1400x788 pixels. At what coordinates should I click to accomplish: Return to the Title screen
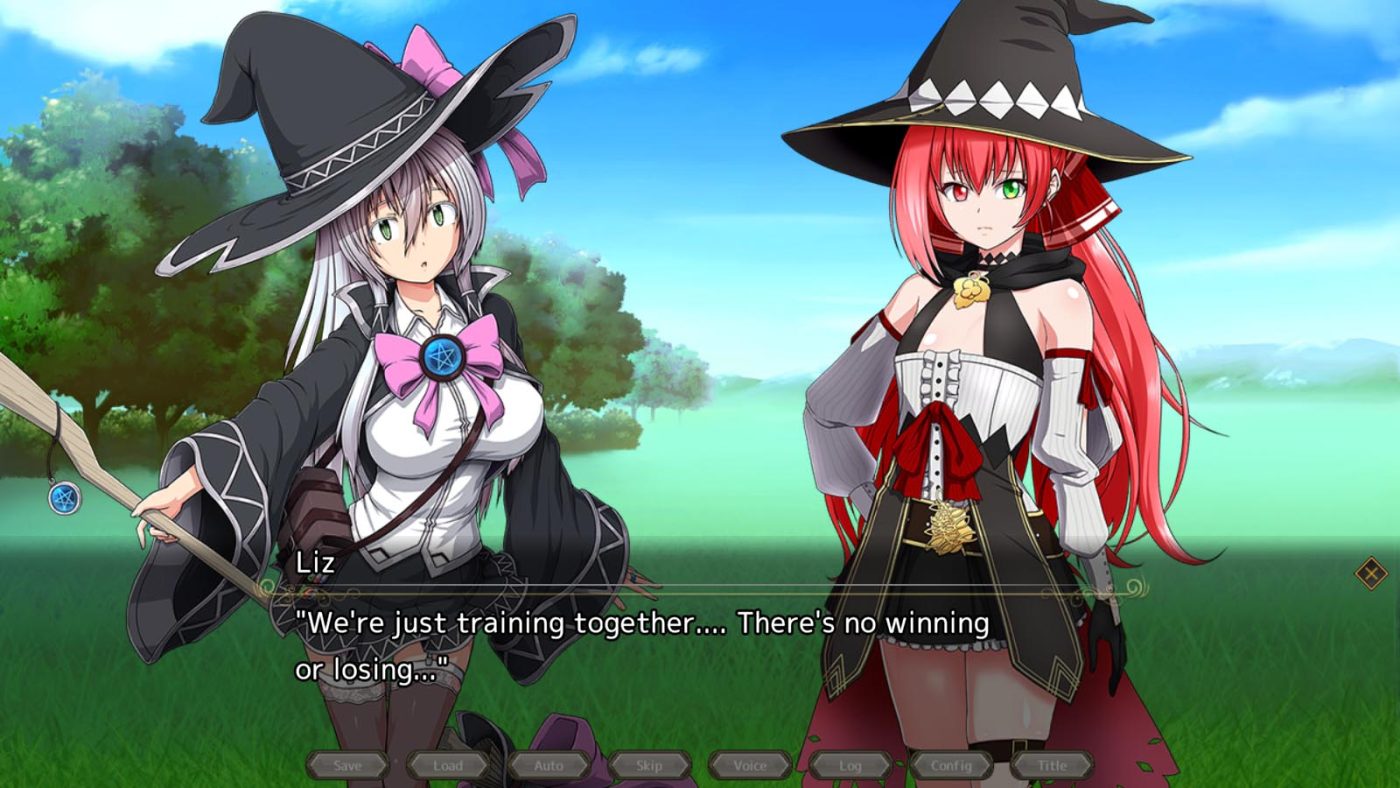pyautogui.click(x=1052, y=765)
